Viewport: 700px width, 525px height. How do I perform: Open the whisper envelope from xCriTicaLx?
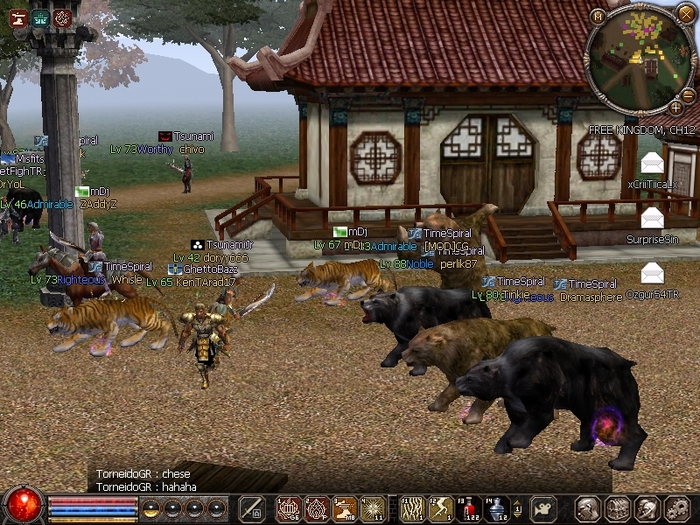[x=652, y=163]
